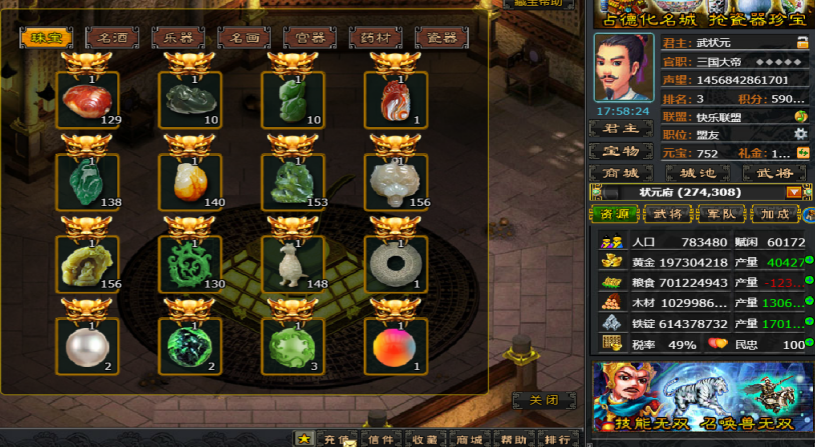The width and height of the screenshot is (815, 447).
Task: Show the 药材 category tab
Action: 376,38
